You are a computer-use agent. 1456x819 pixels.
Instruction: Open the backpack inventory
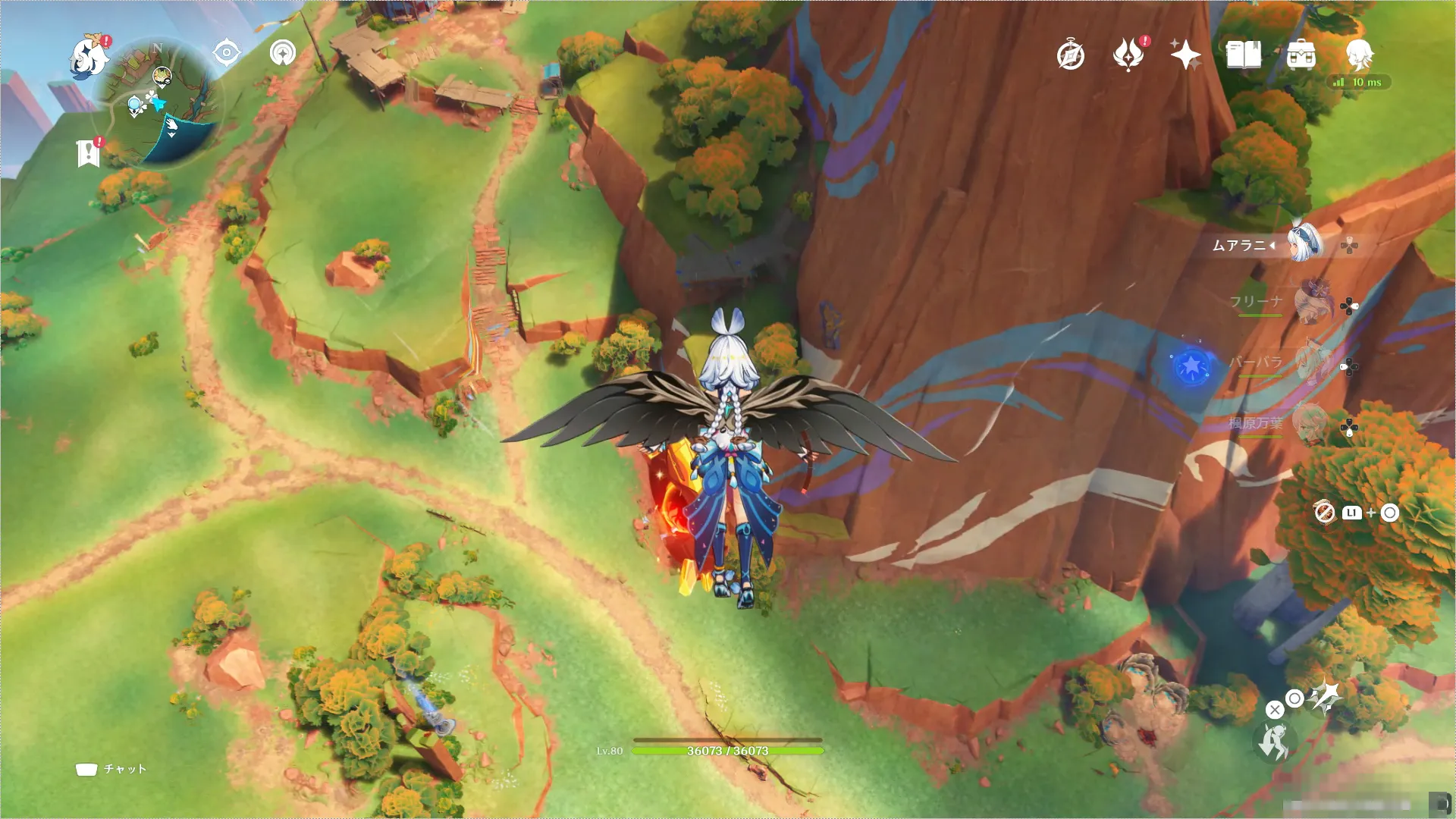[x=1301, y=55]
